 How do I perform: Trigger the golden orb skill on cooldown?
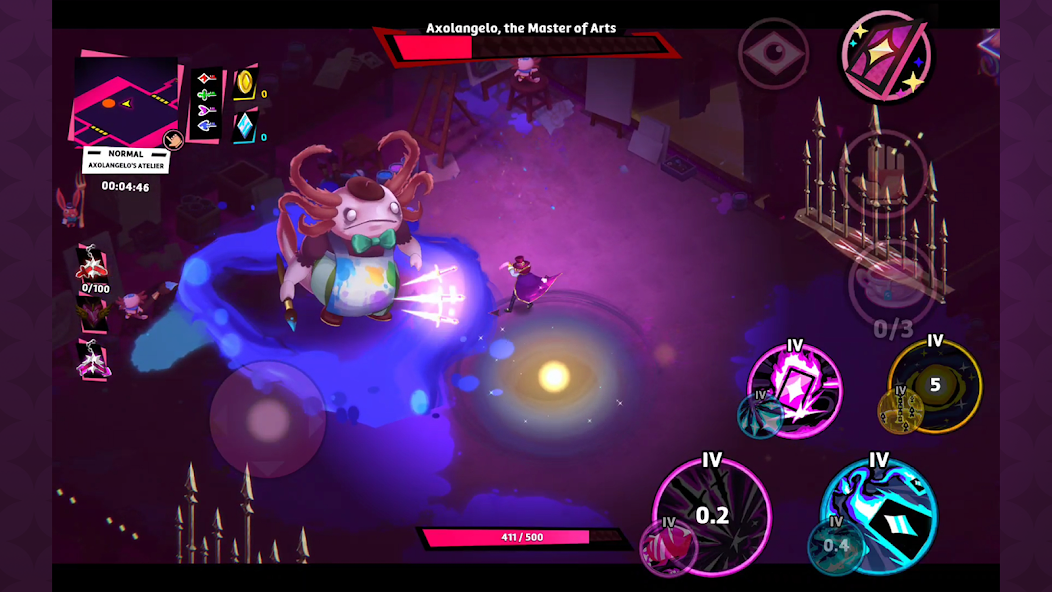[x=935, y=384]
